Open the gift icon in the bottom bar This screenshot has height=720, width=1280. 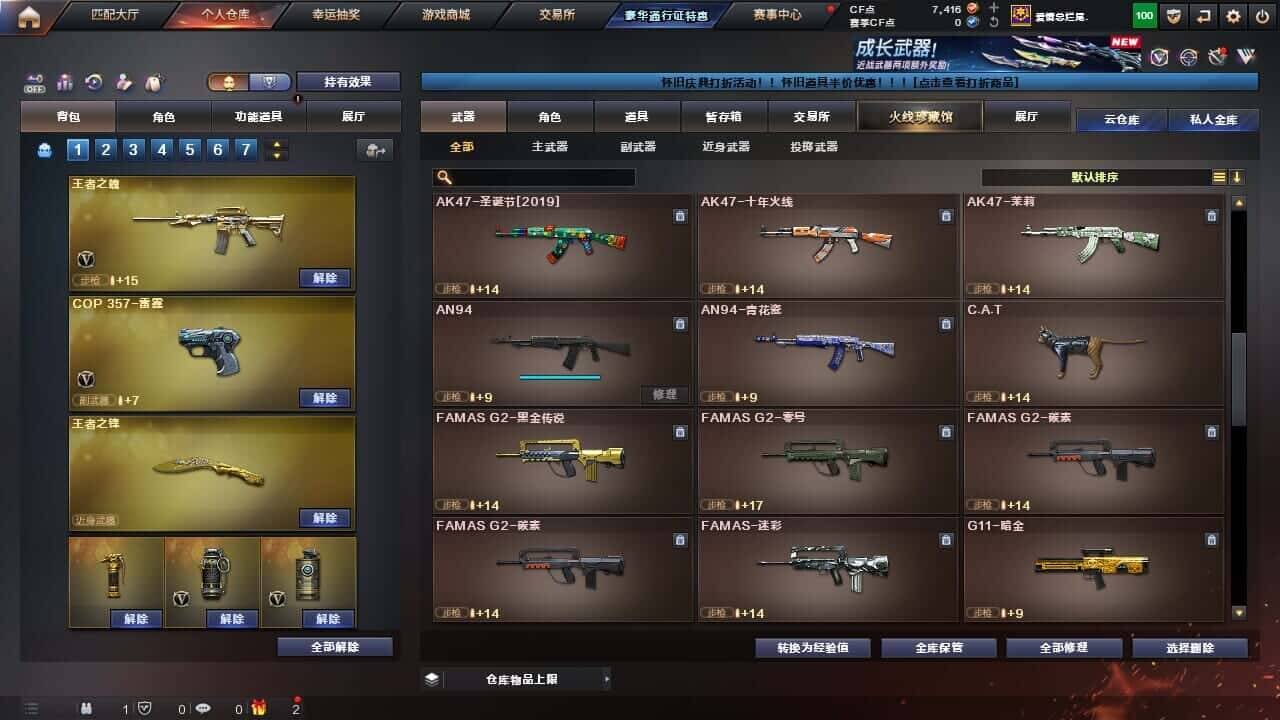259,707
